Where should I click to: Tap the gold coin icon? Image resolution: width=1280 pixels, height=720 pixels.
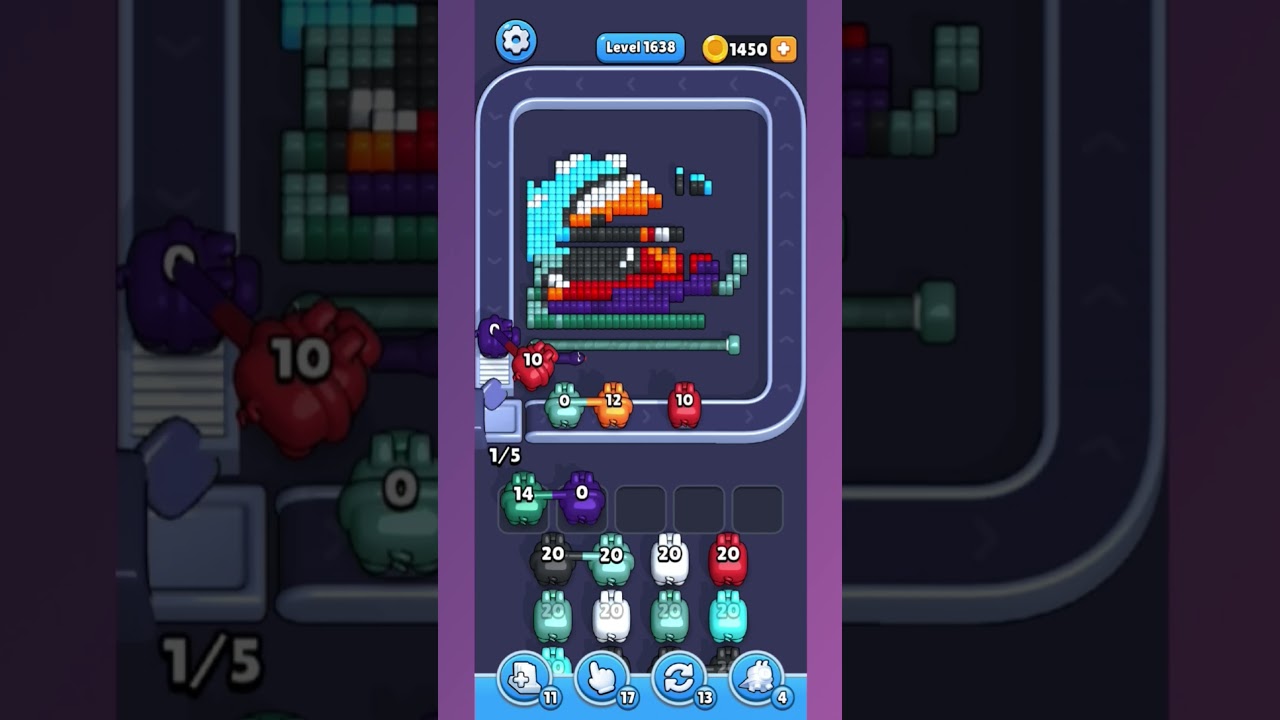(714, 47)
